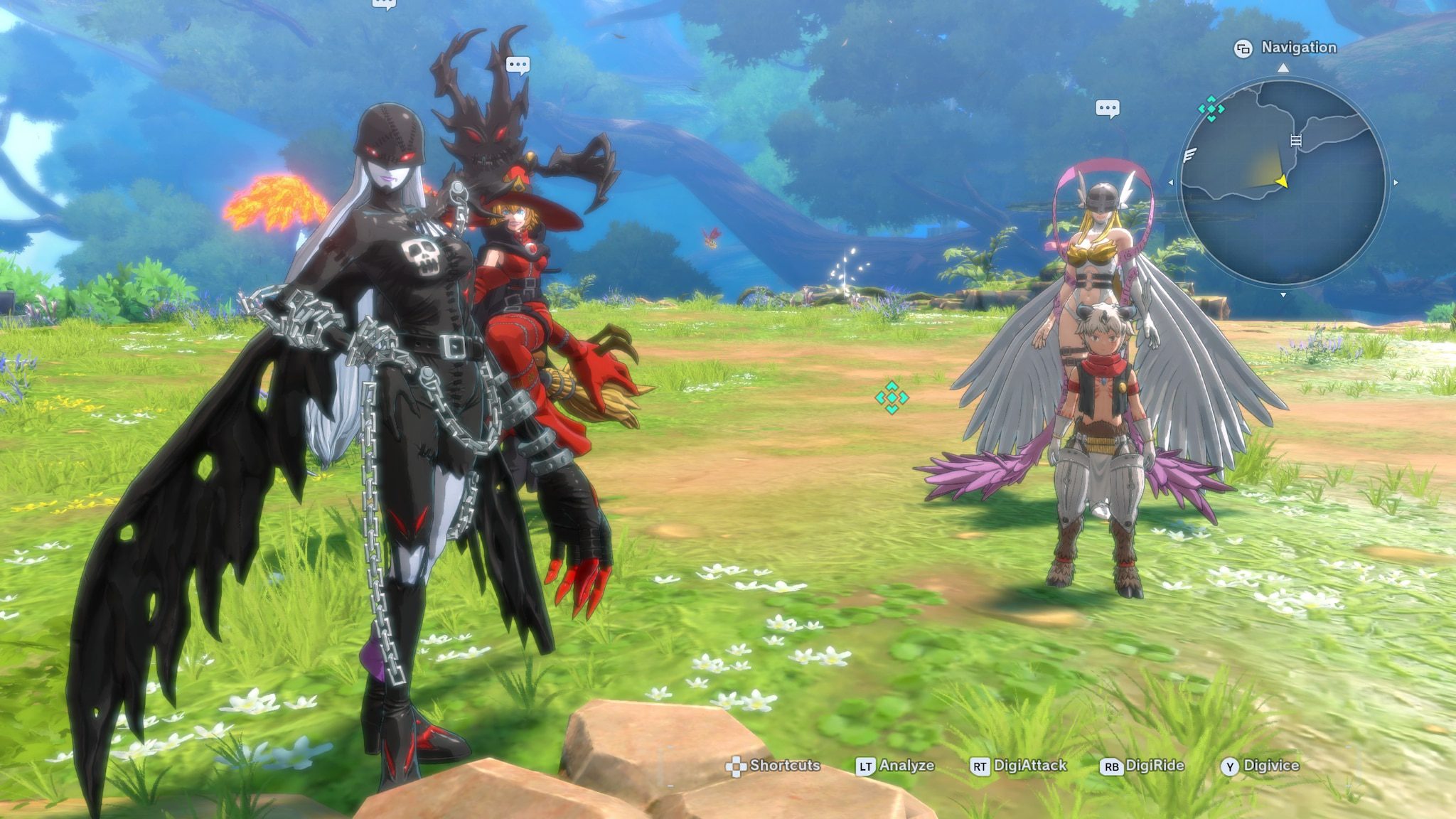Click the Navigation map expand icon
Screen dimensions: 1456x819
(1243, 49)
